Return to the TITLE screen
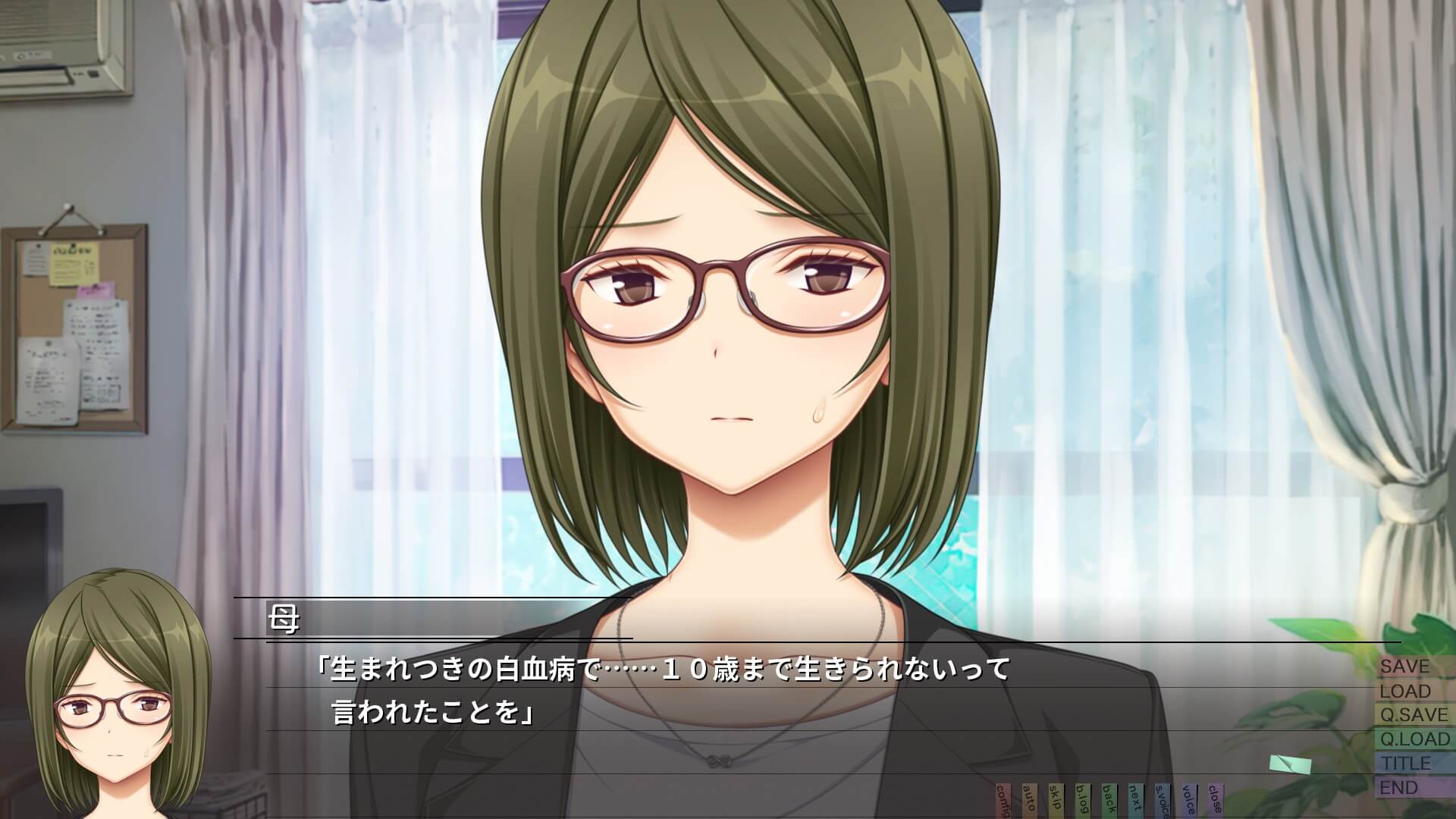 pos(1405,764)
